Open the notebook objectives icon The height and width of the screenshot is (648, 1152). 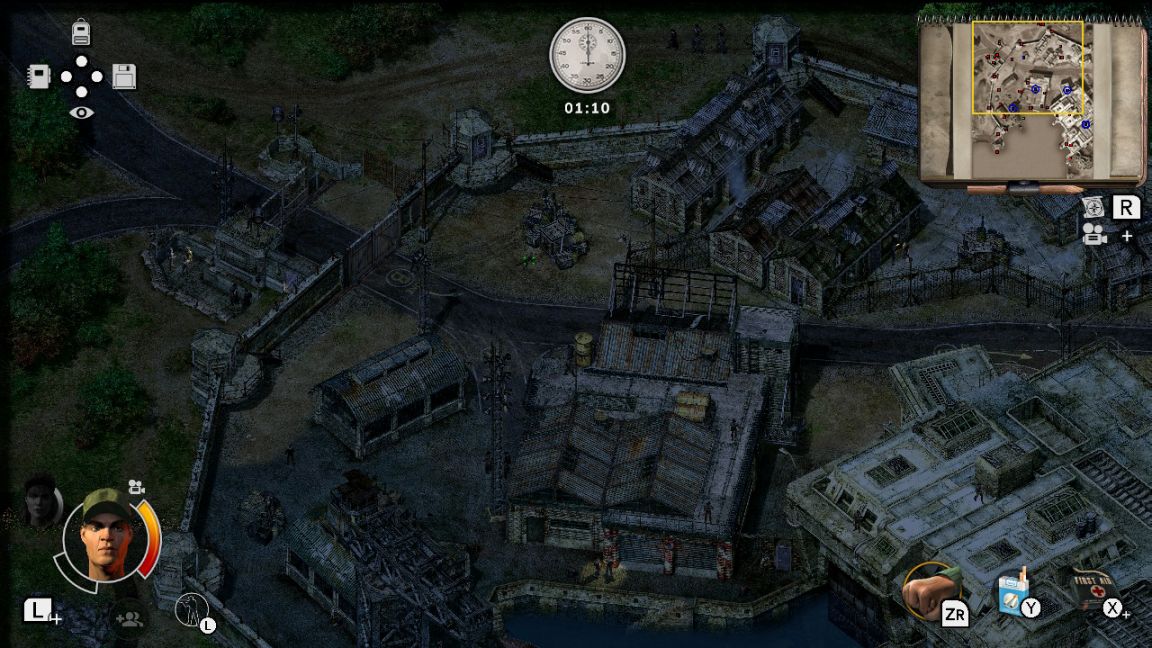[38, 76]
